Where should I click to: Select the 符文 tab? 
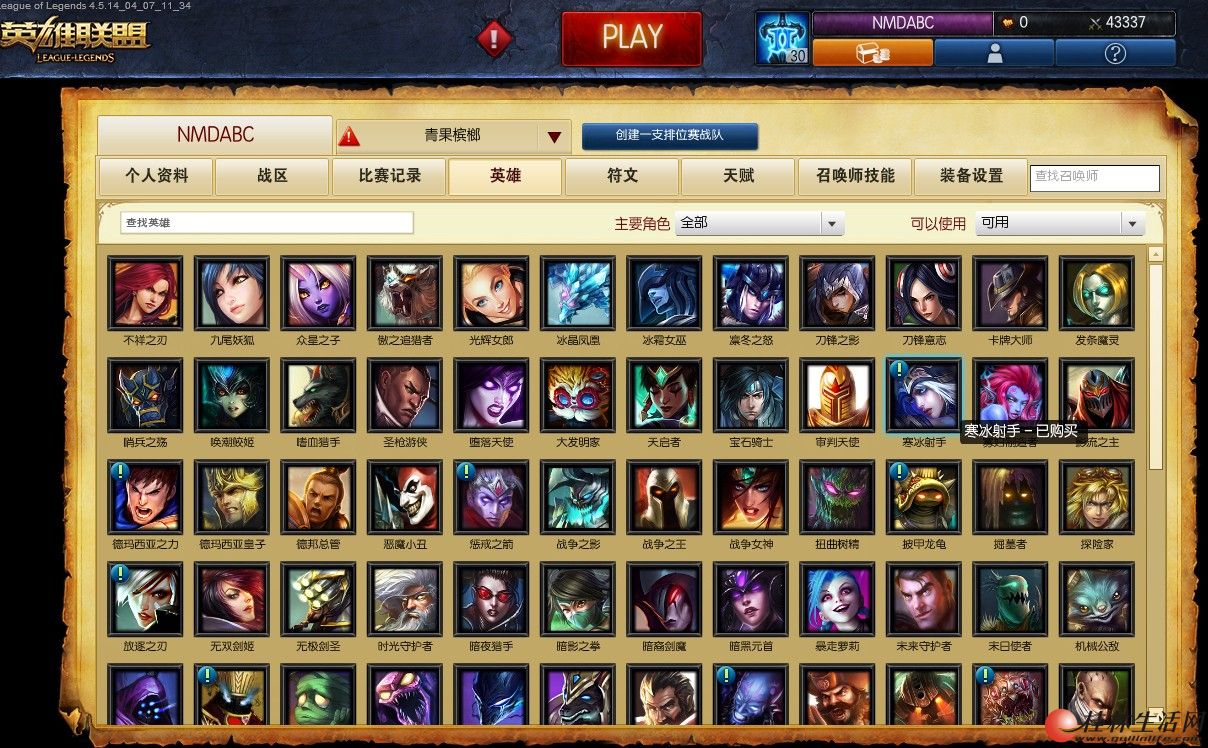click(x=622, y=176)
